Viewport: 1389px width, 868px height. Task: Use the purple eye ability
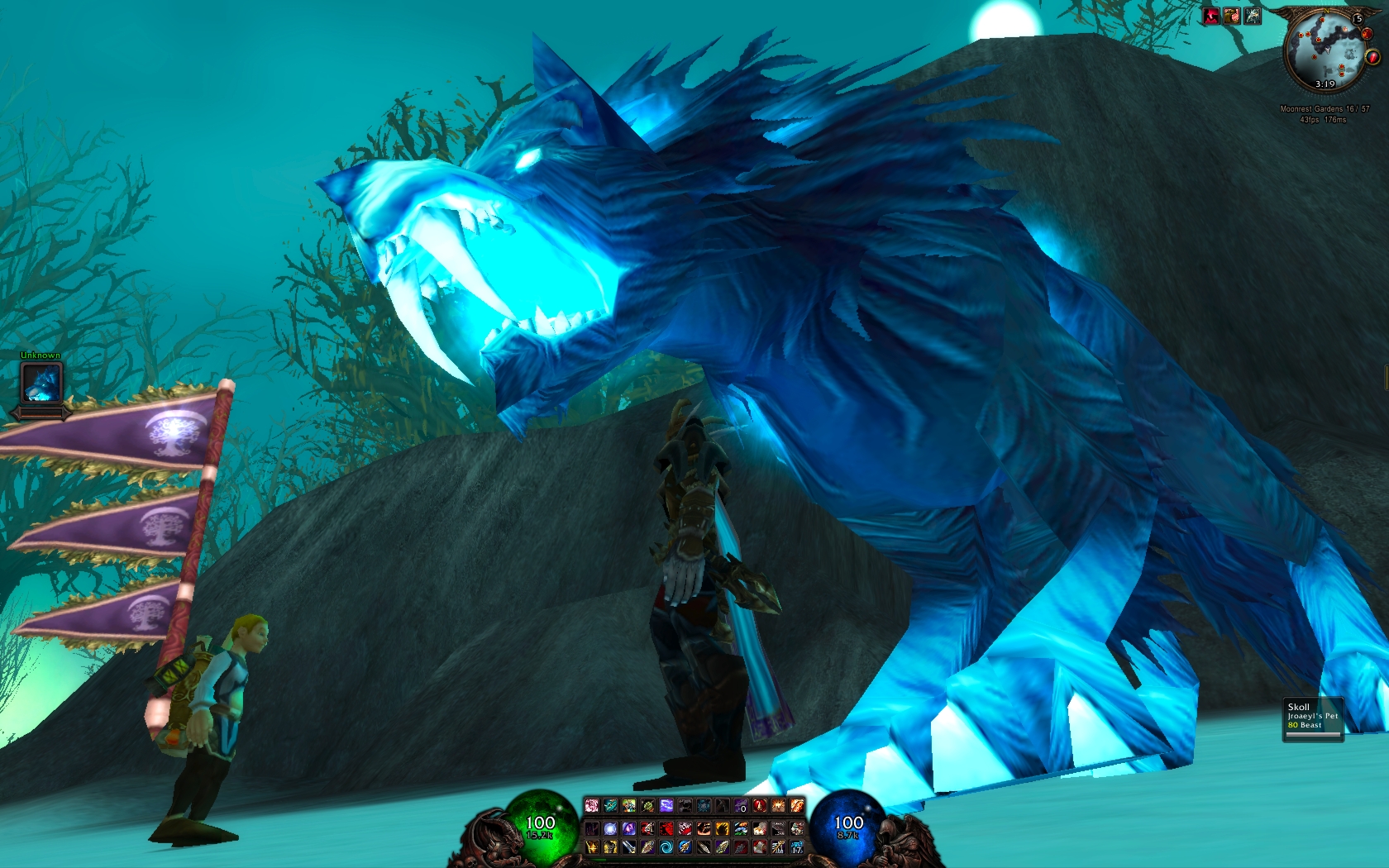629,828
